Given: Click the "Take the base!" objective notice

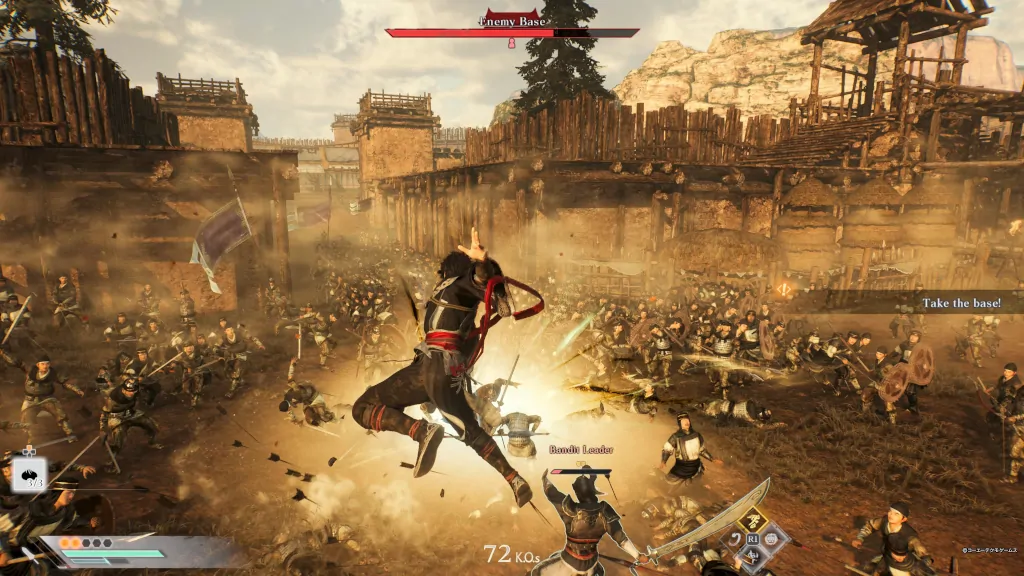Looking at the screenshot, I should click(960, 302).
